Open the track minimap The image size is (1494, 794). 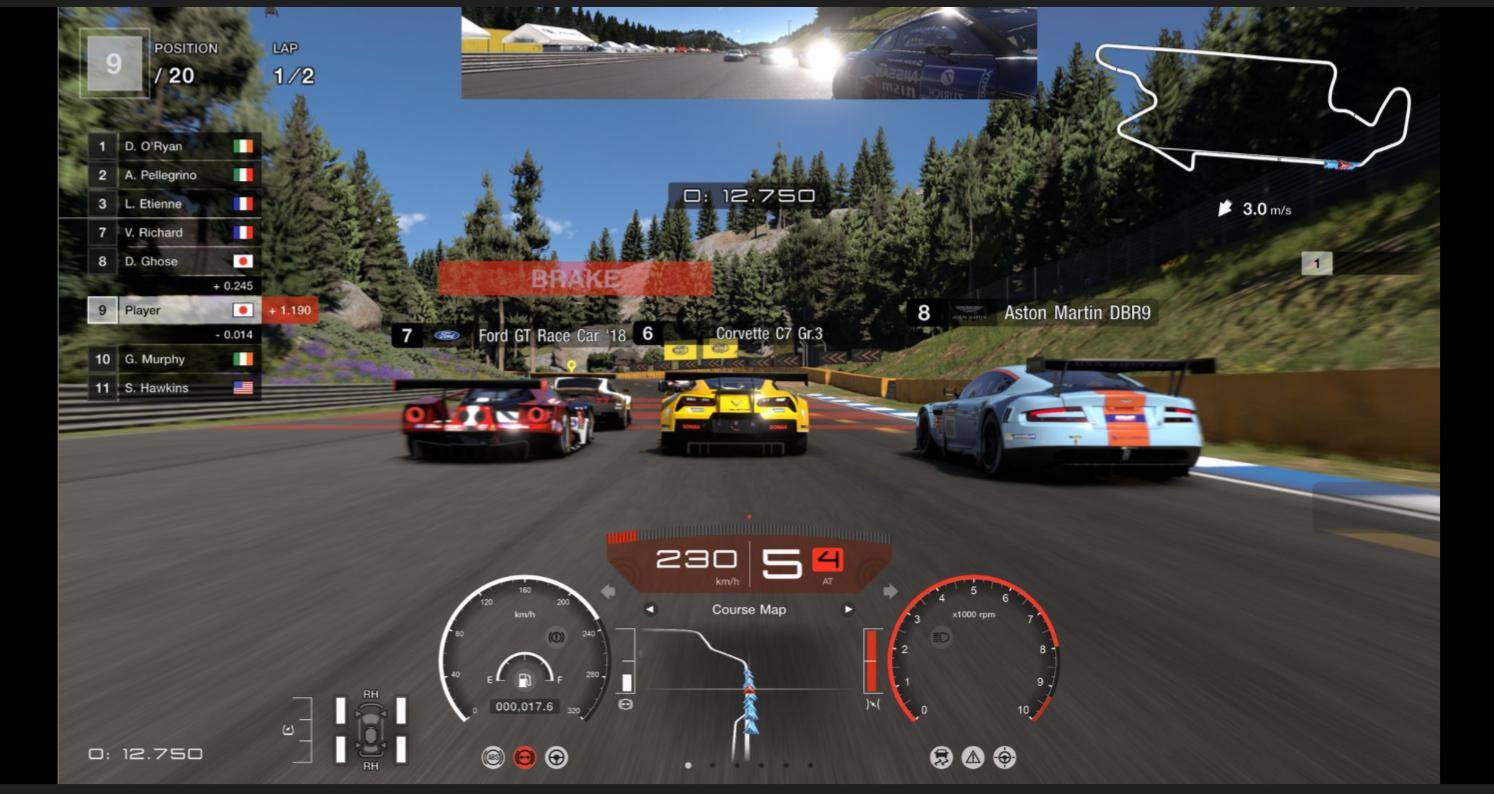[1255, 110]
